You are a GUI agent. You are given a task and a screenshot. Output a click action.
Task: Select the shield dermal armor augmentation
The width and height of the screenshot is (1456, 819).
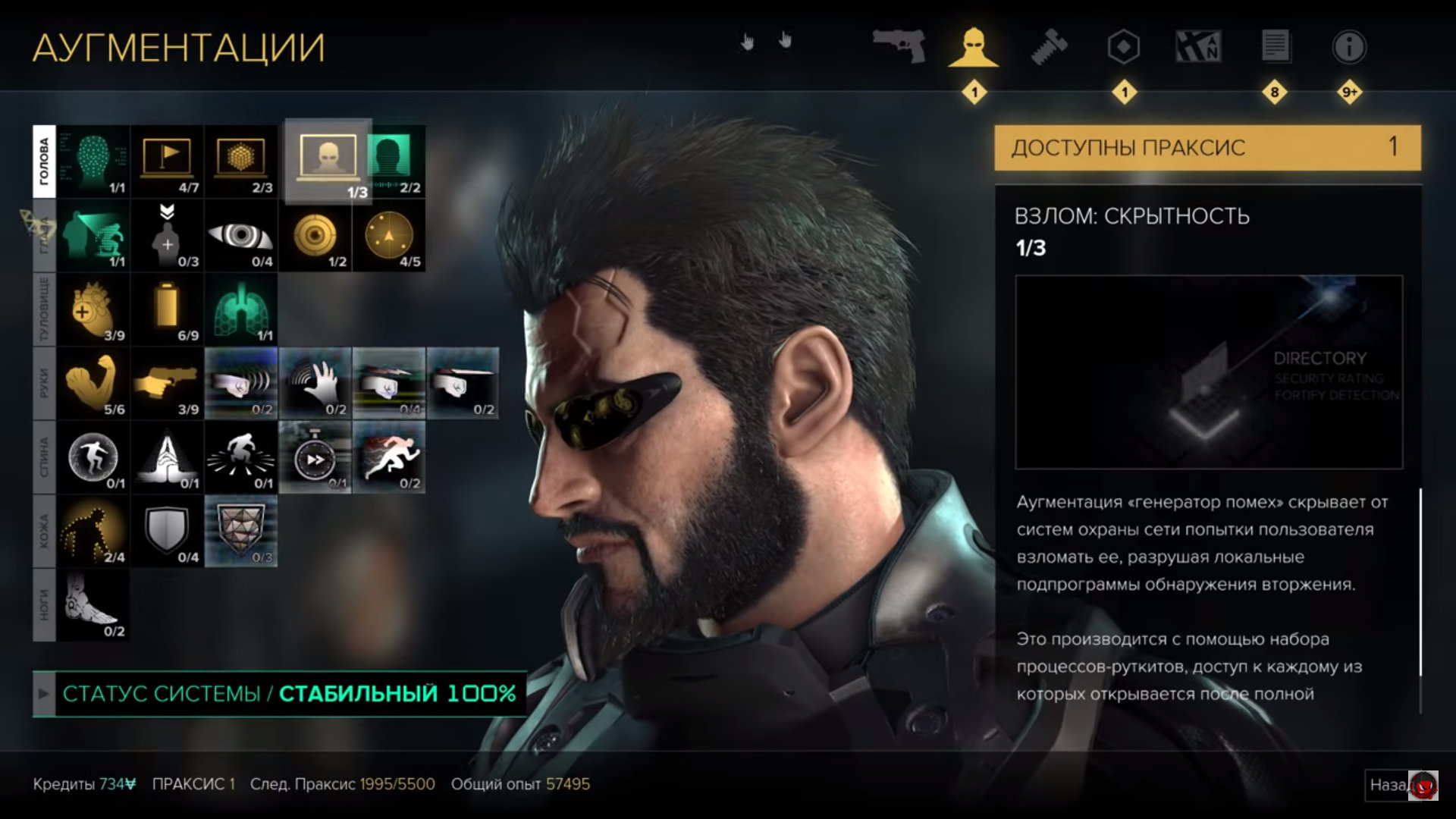click(168, 531)
